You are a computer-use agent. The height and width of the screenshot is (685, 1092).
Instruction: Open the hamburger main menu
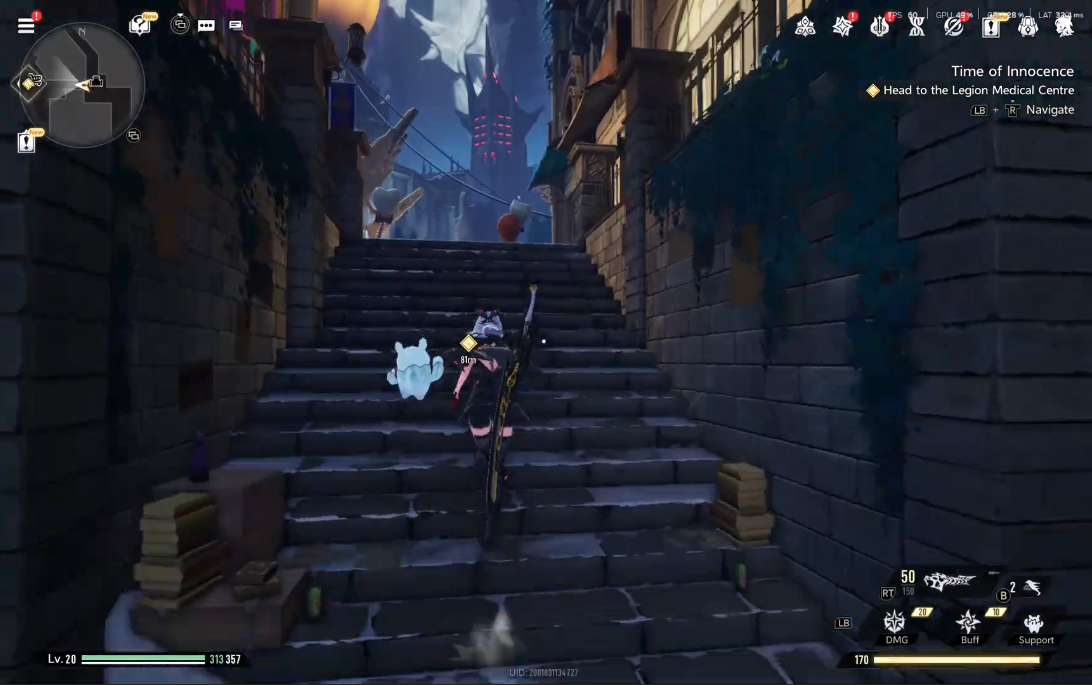[26, 26]
